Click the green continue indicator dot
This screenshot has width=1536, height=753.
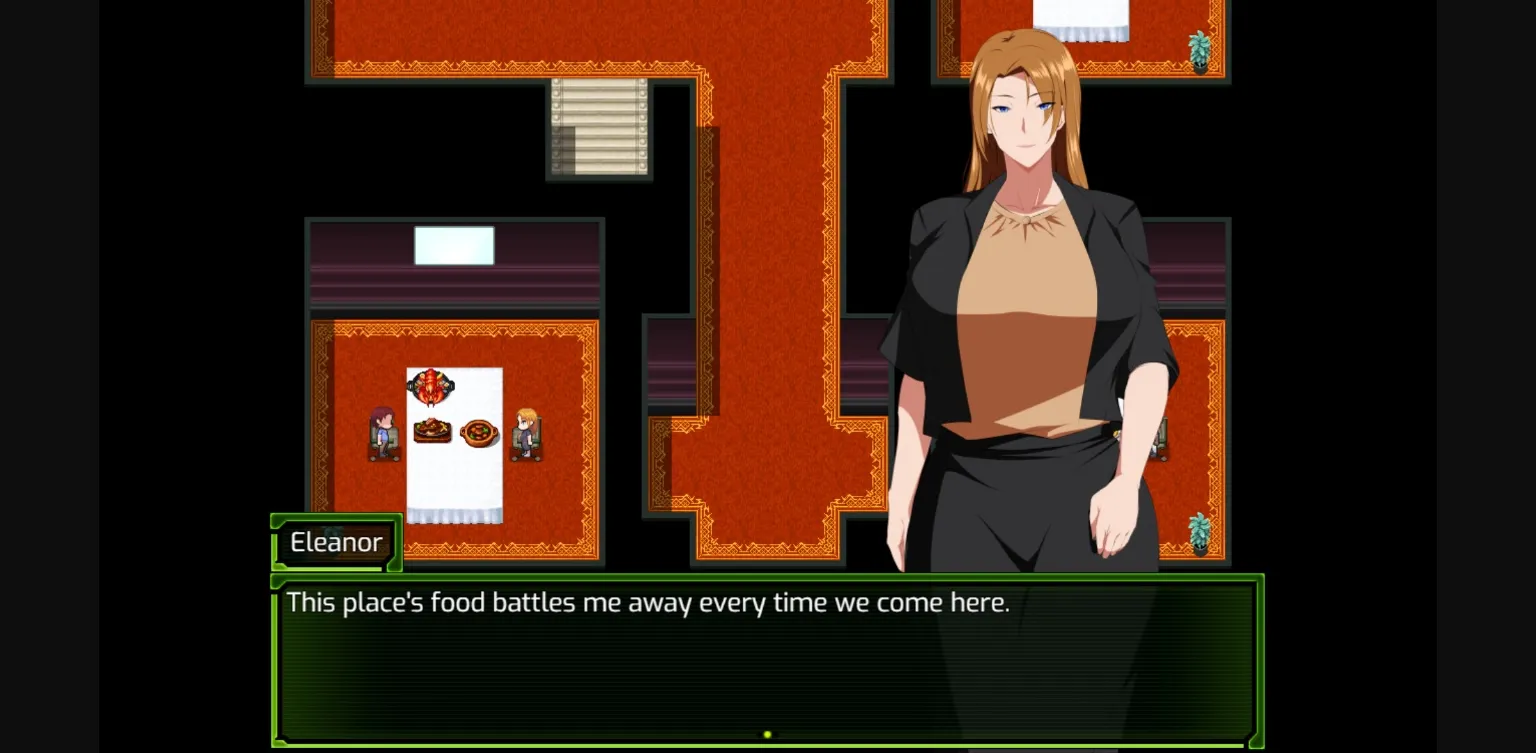click(x=767, y=733)
